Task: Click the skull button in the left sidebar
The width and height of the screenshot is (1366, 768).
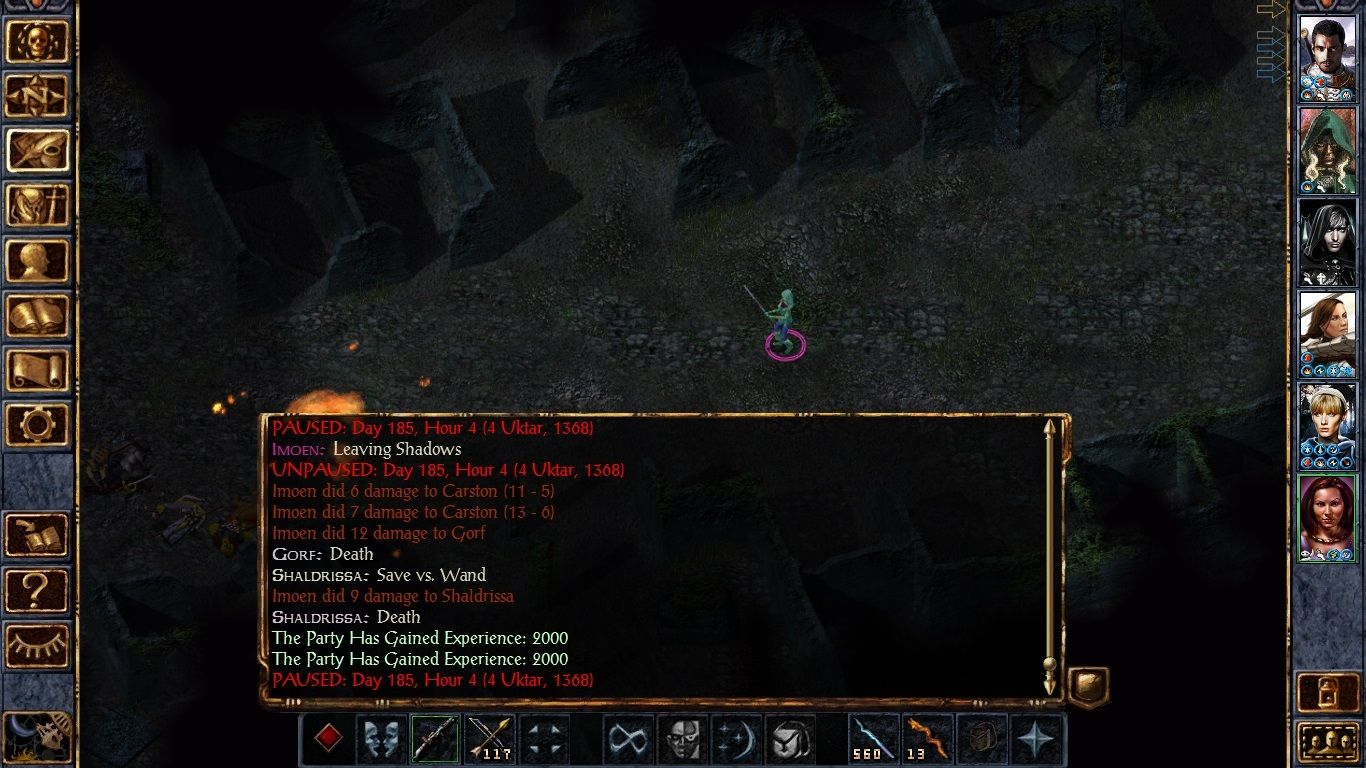Action: click(38, 41)
